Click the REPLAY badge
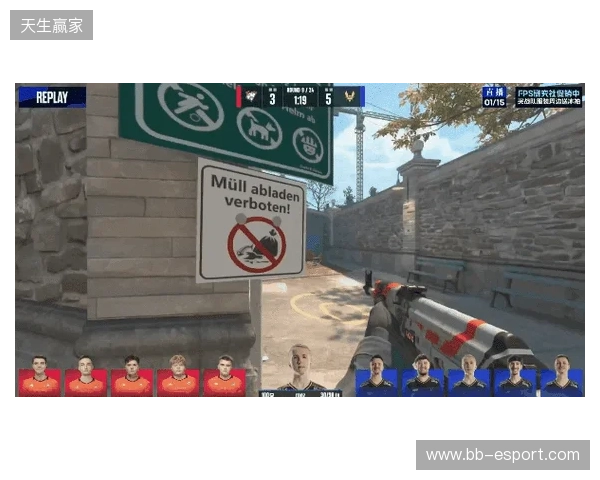The image size is (600, 480). pos(52,97)
